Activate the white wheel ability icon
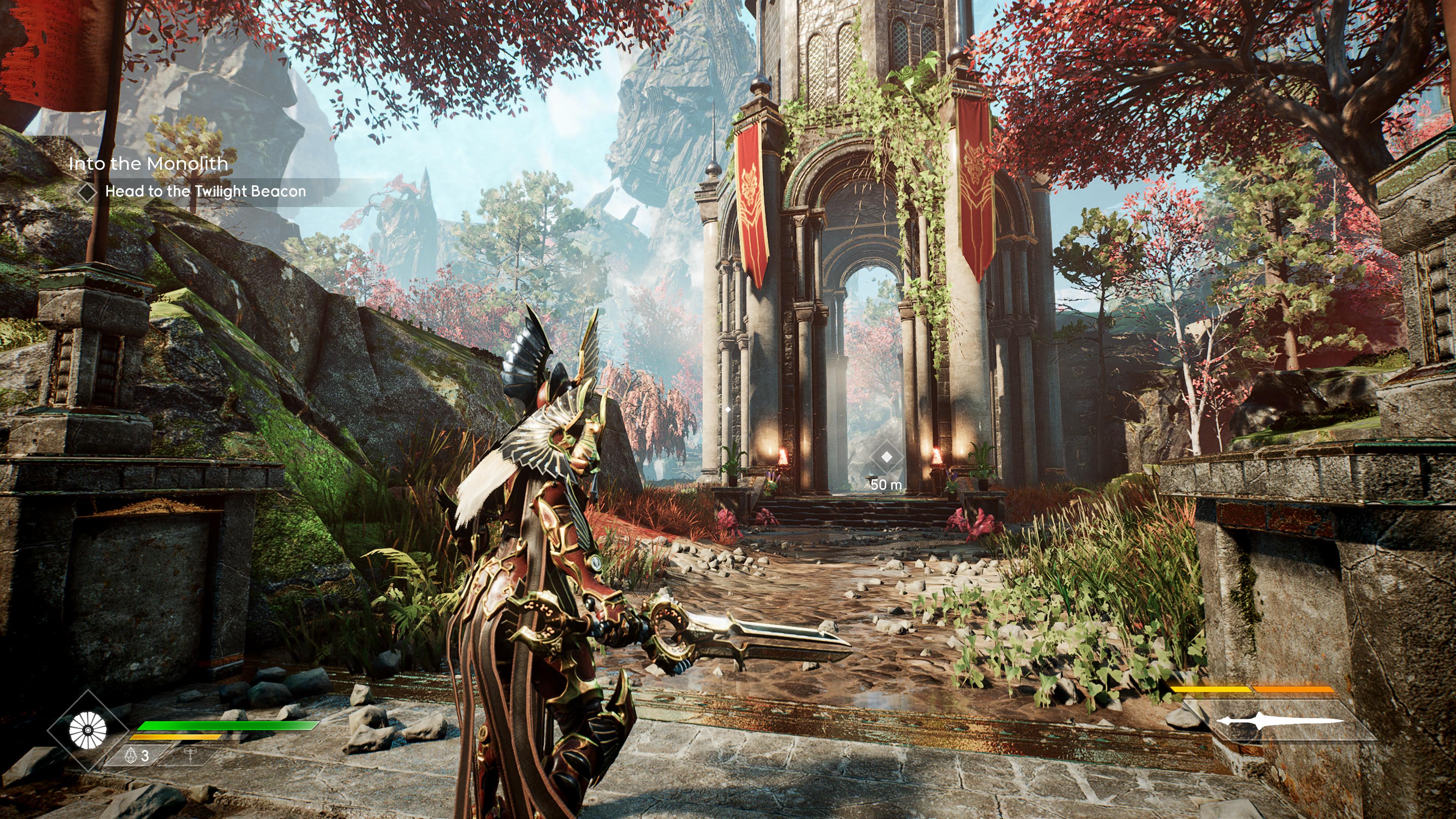This screenshot has width=1456, height=819. point(88,730)
